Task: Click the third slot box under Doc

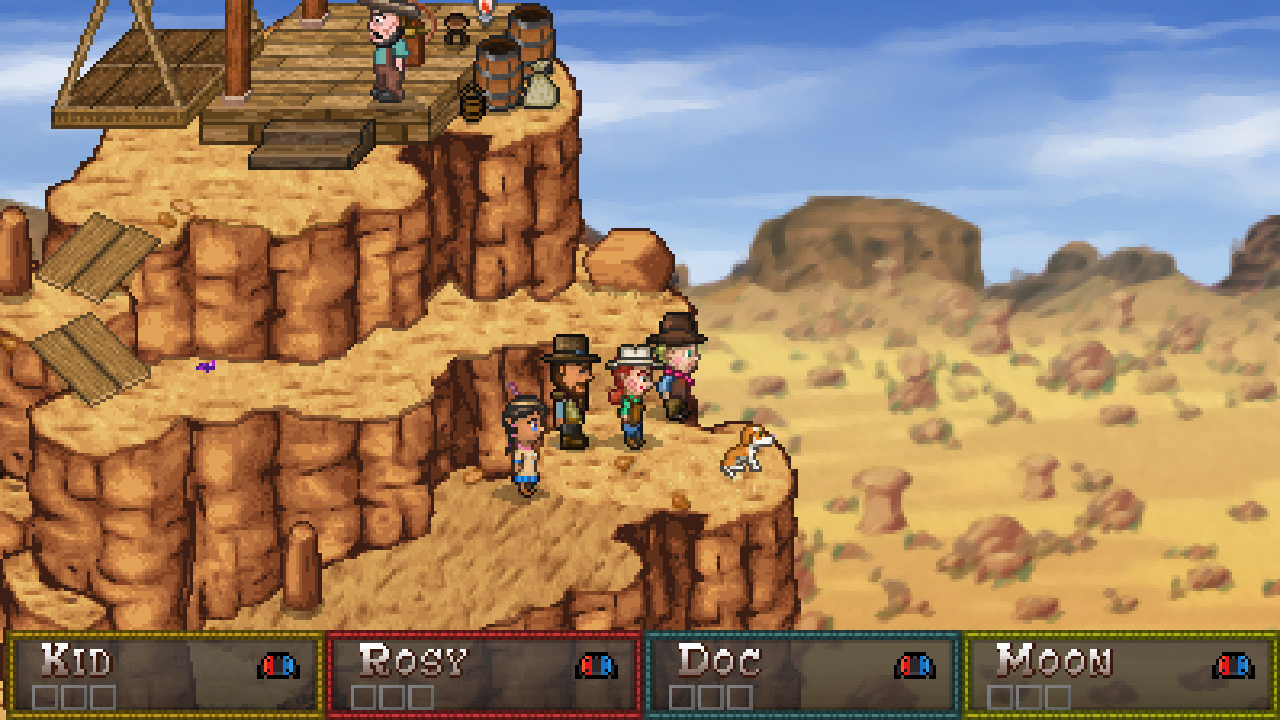Action: point(740,696)
